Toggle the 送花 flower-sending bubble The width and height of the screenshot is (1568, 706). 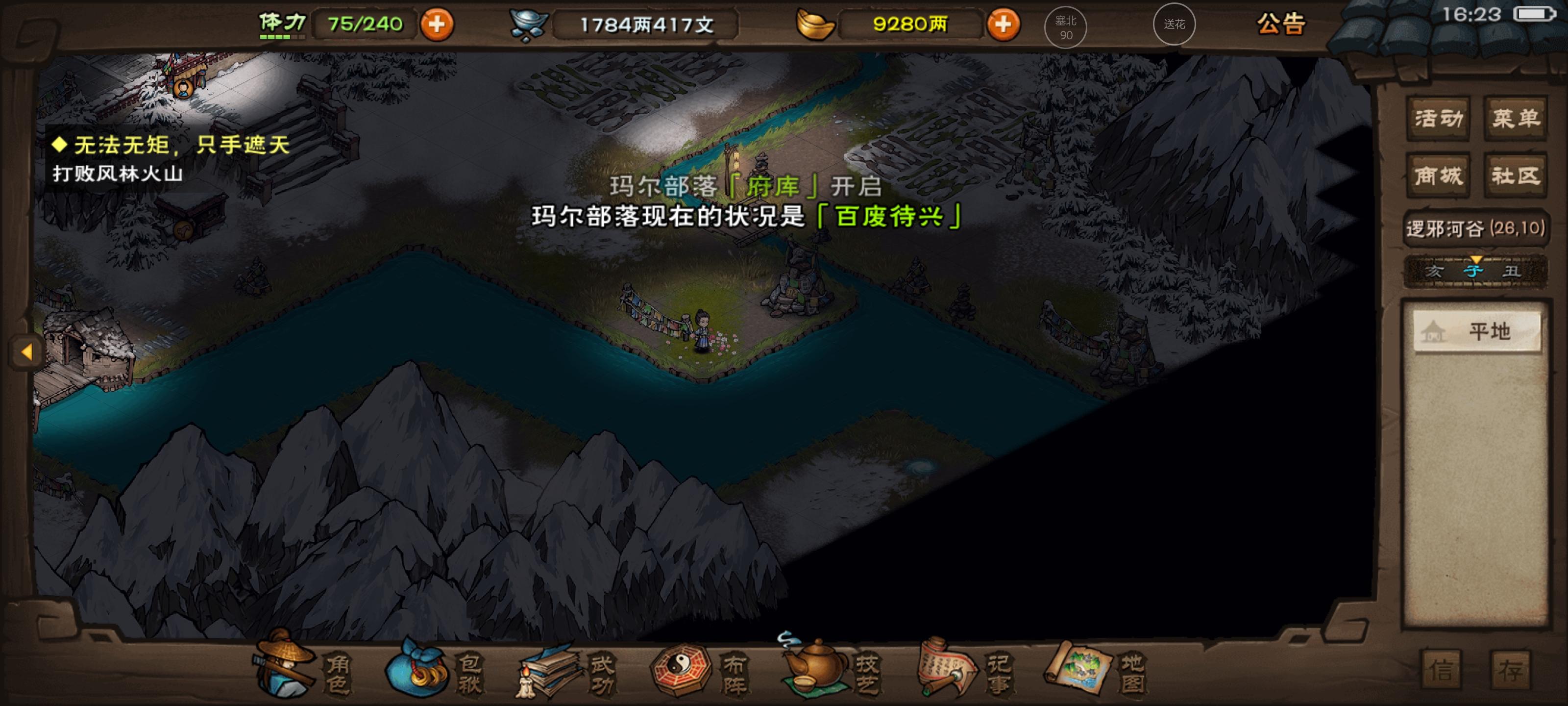pyautogui.click(x=1174, y=25)
